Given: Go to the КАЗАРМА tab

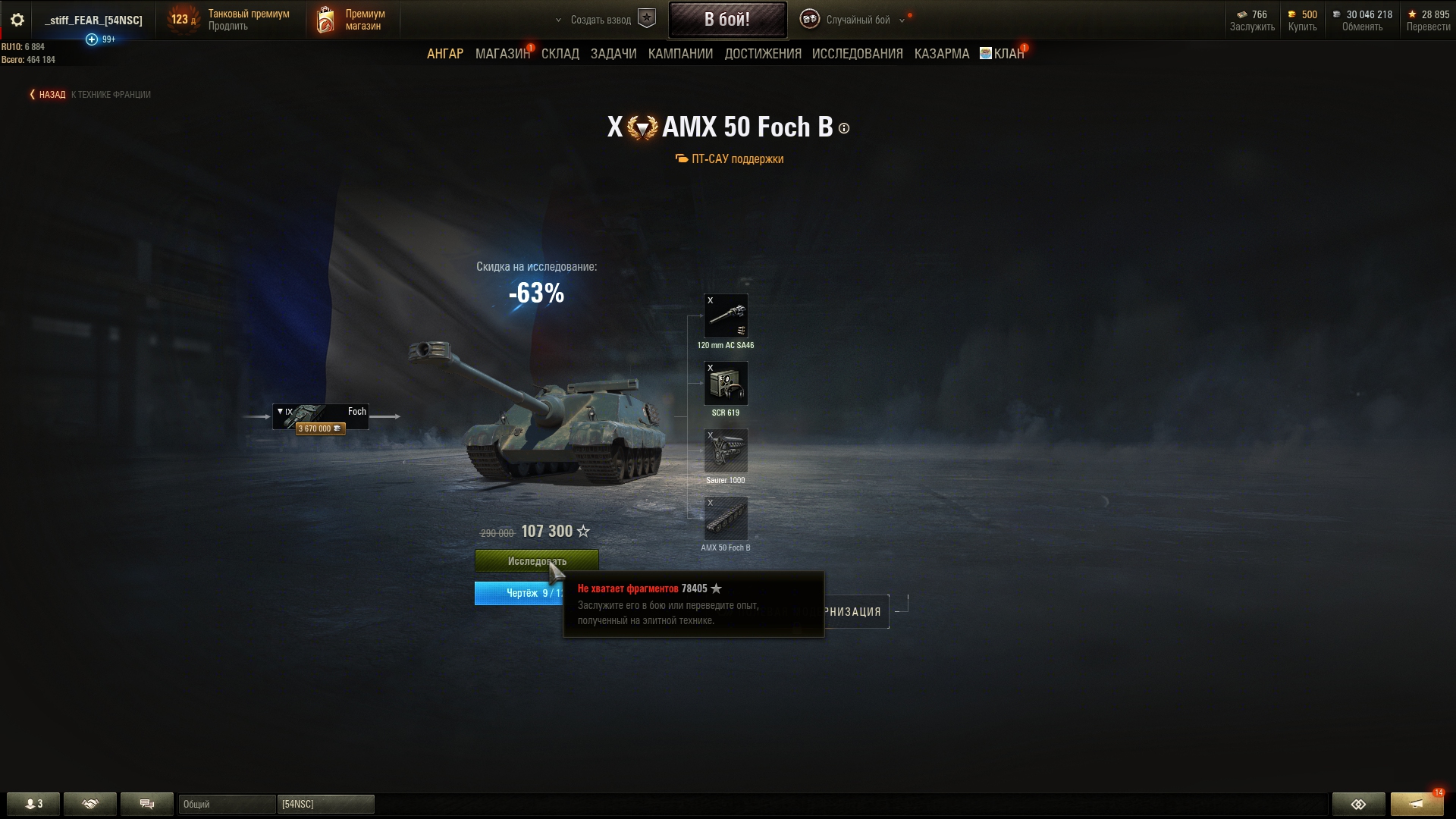Looking at the screenshot, I should [941, 54].
